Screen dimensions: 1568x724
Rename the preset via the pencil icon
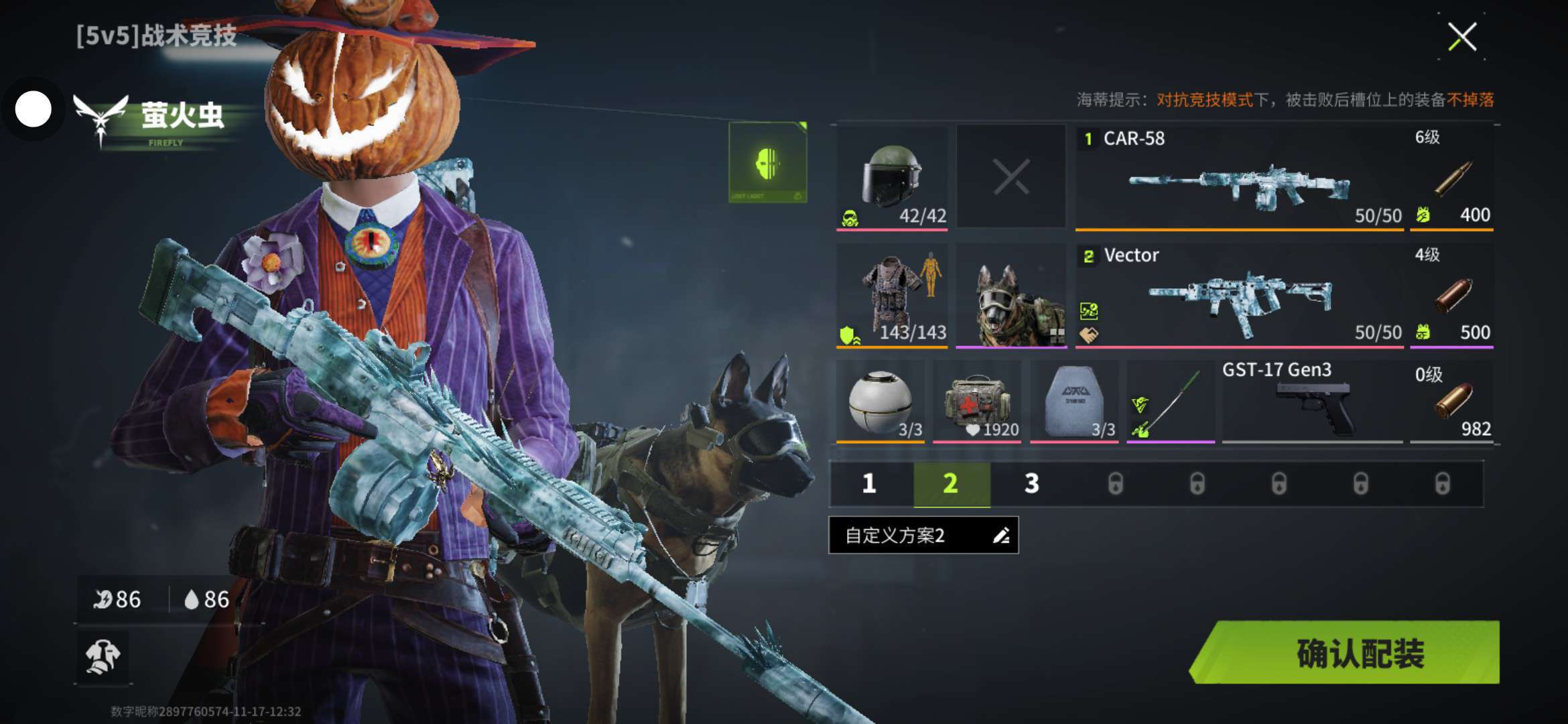click(x=1001, y=536)
